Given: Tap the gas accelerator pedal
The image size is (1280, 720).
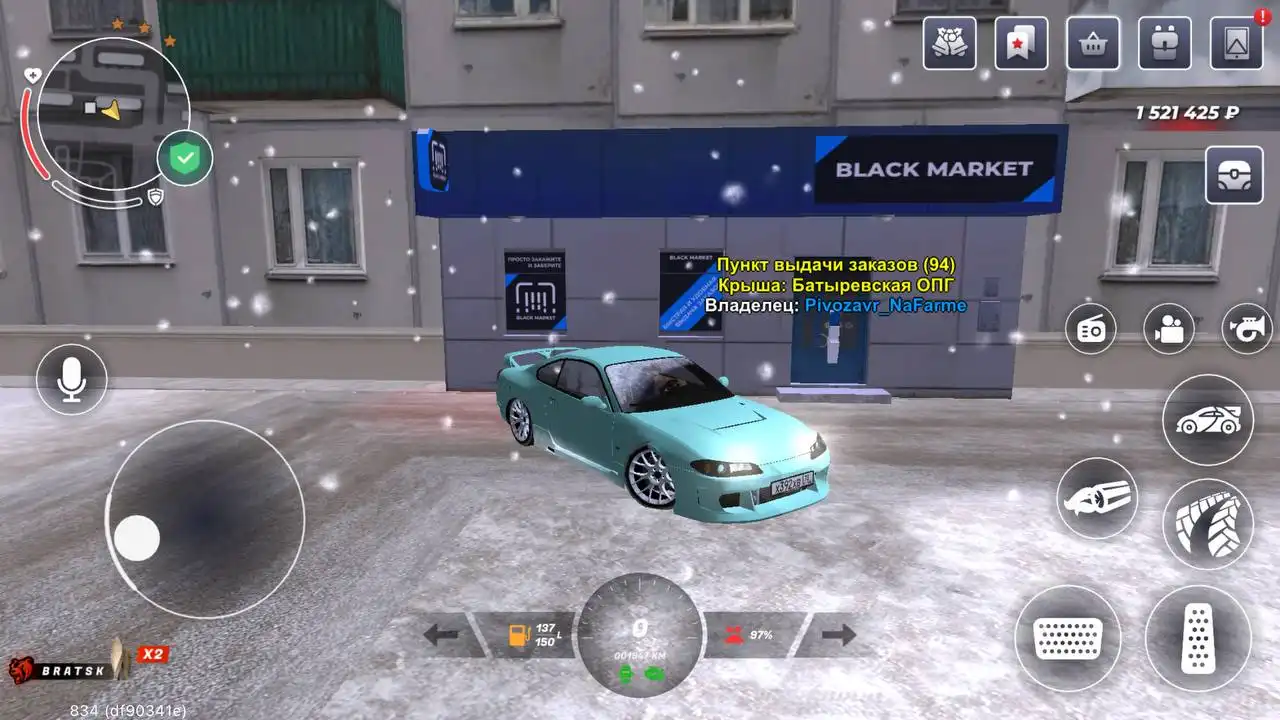Looking at the screenshot, I should coord(1197,638).
